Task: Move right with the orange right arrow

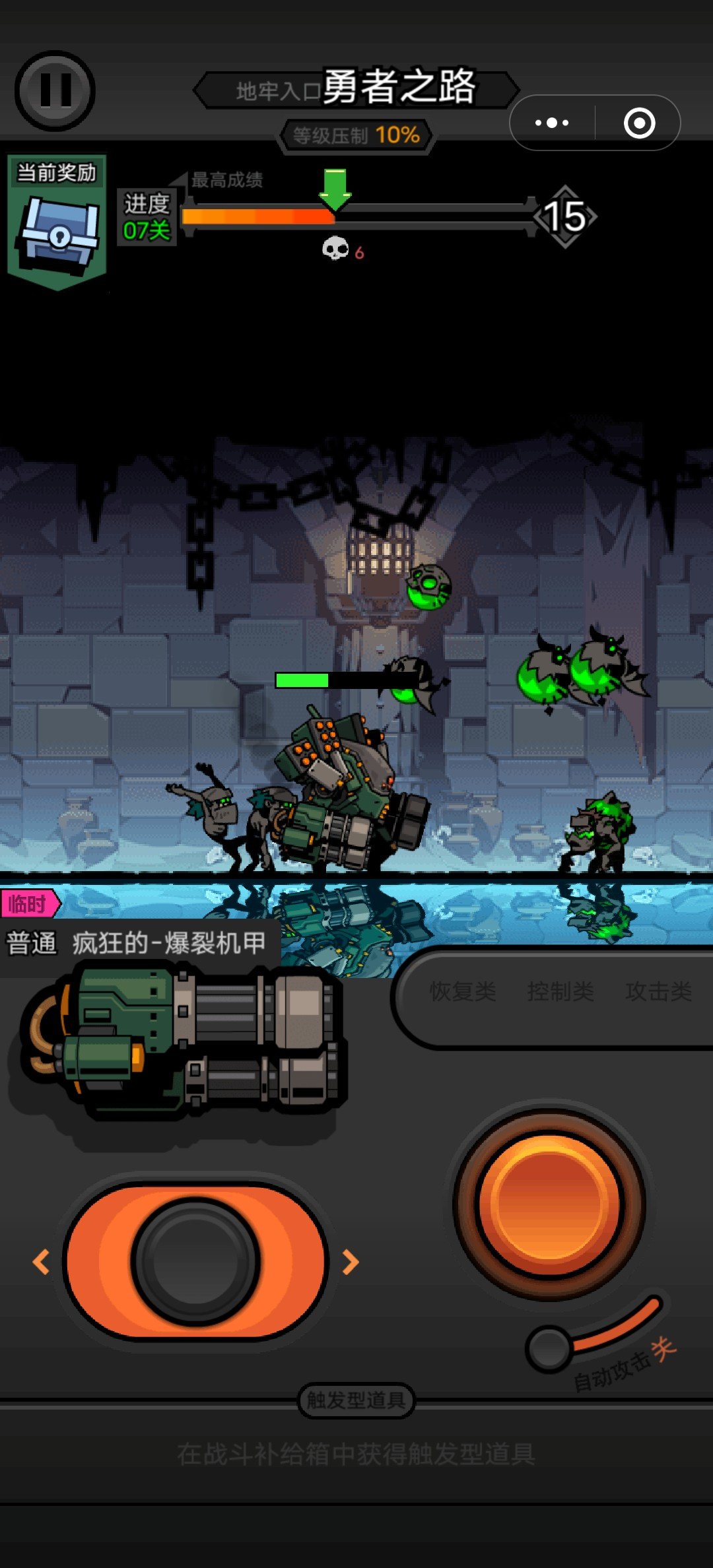Action: pos(351,1262)
